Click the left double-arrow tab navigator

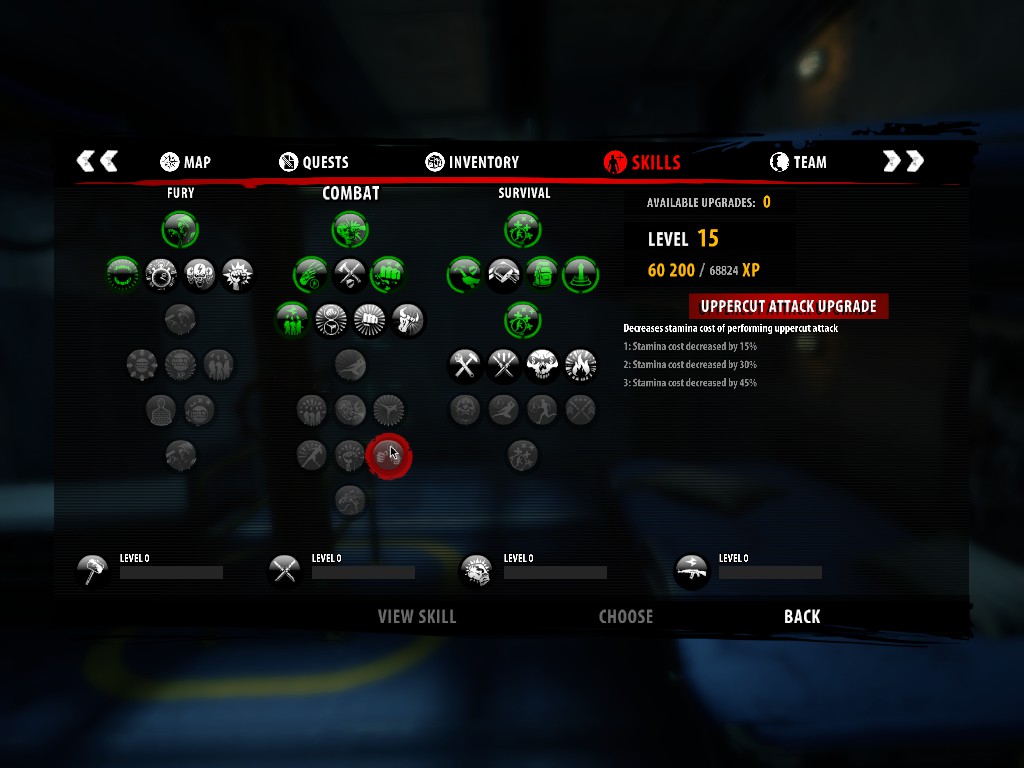[98, 161]
